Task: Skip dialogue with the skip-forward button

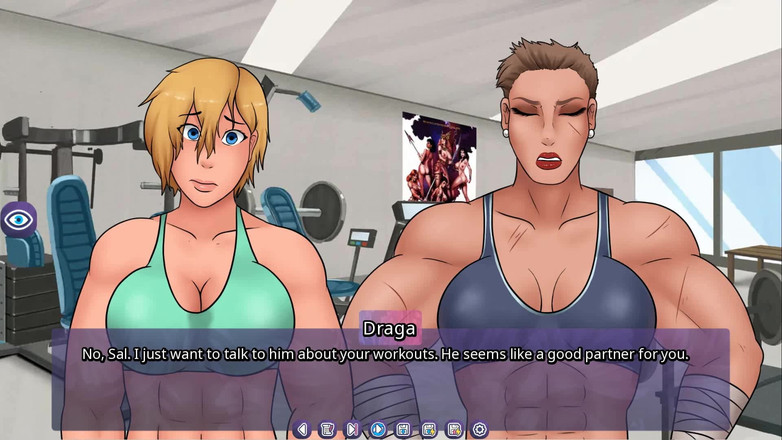Action: [x=352, y=429]
